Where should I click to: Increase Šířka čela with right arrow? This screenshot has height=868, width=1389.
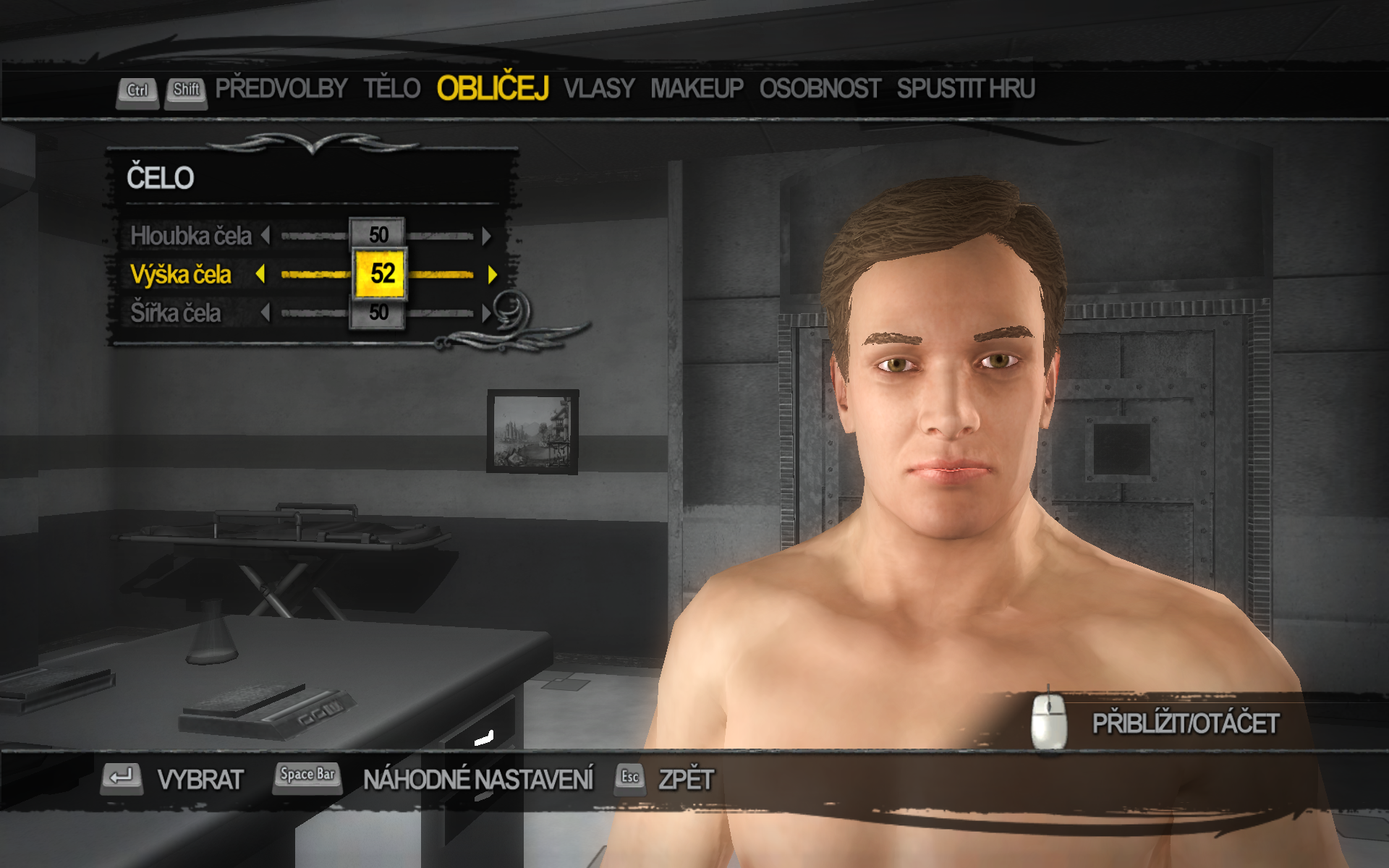487,313
